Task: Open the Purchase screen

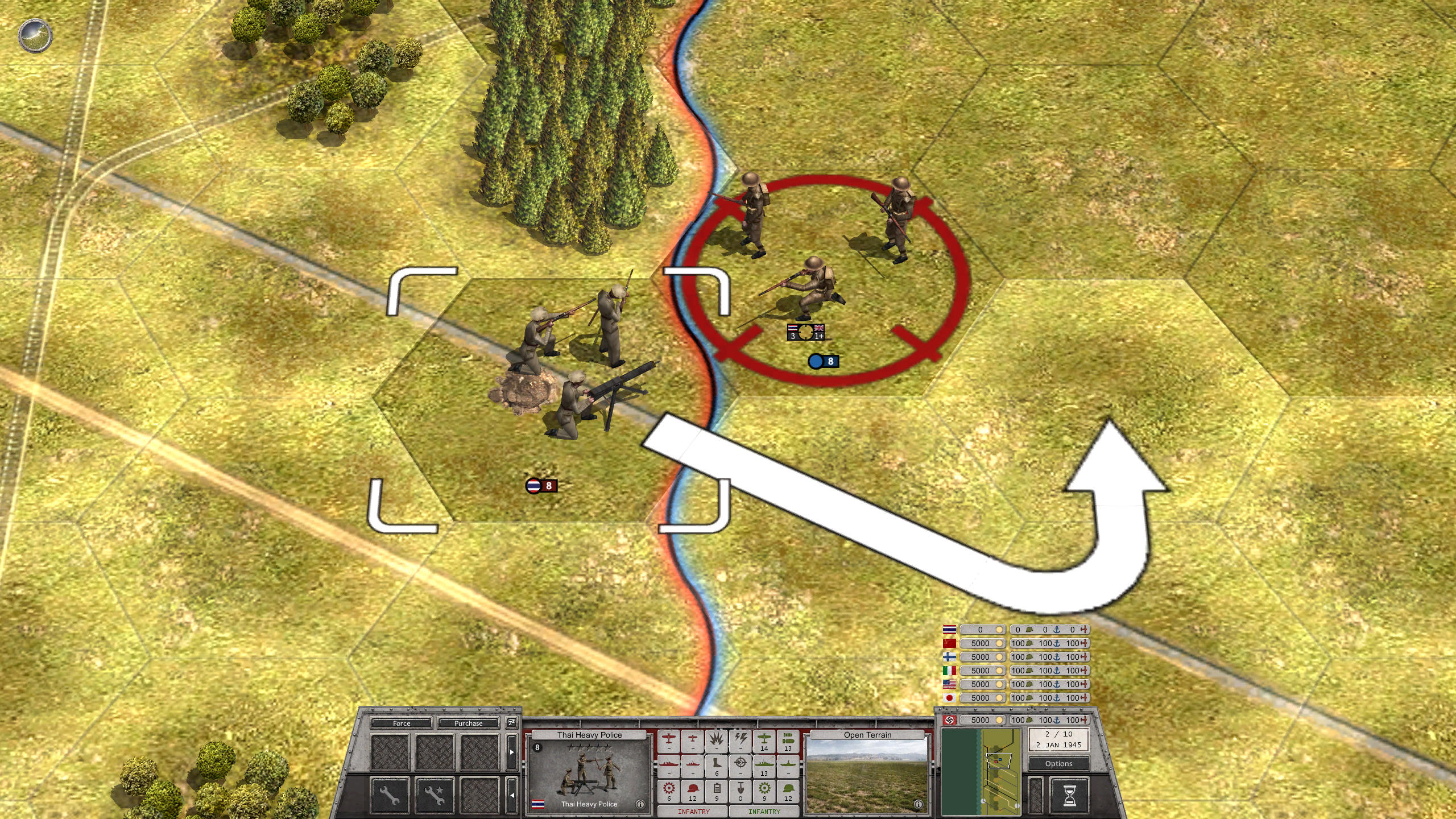Action: click(x=469, y=723)
